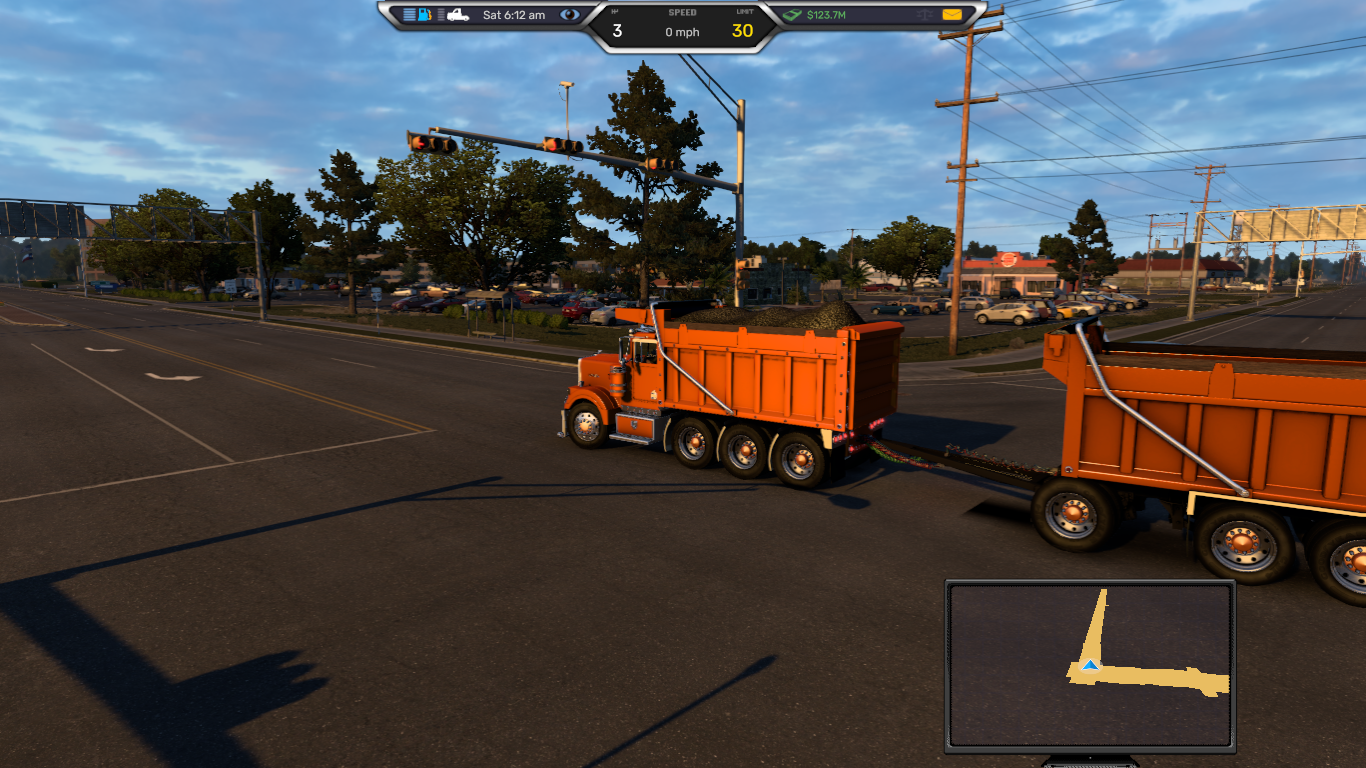Open the mail envelope icon
This screenshot has width=1366, height=768.
click(x=951, y=15)
